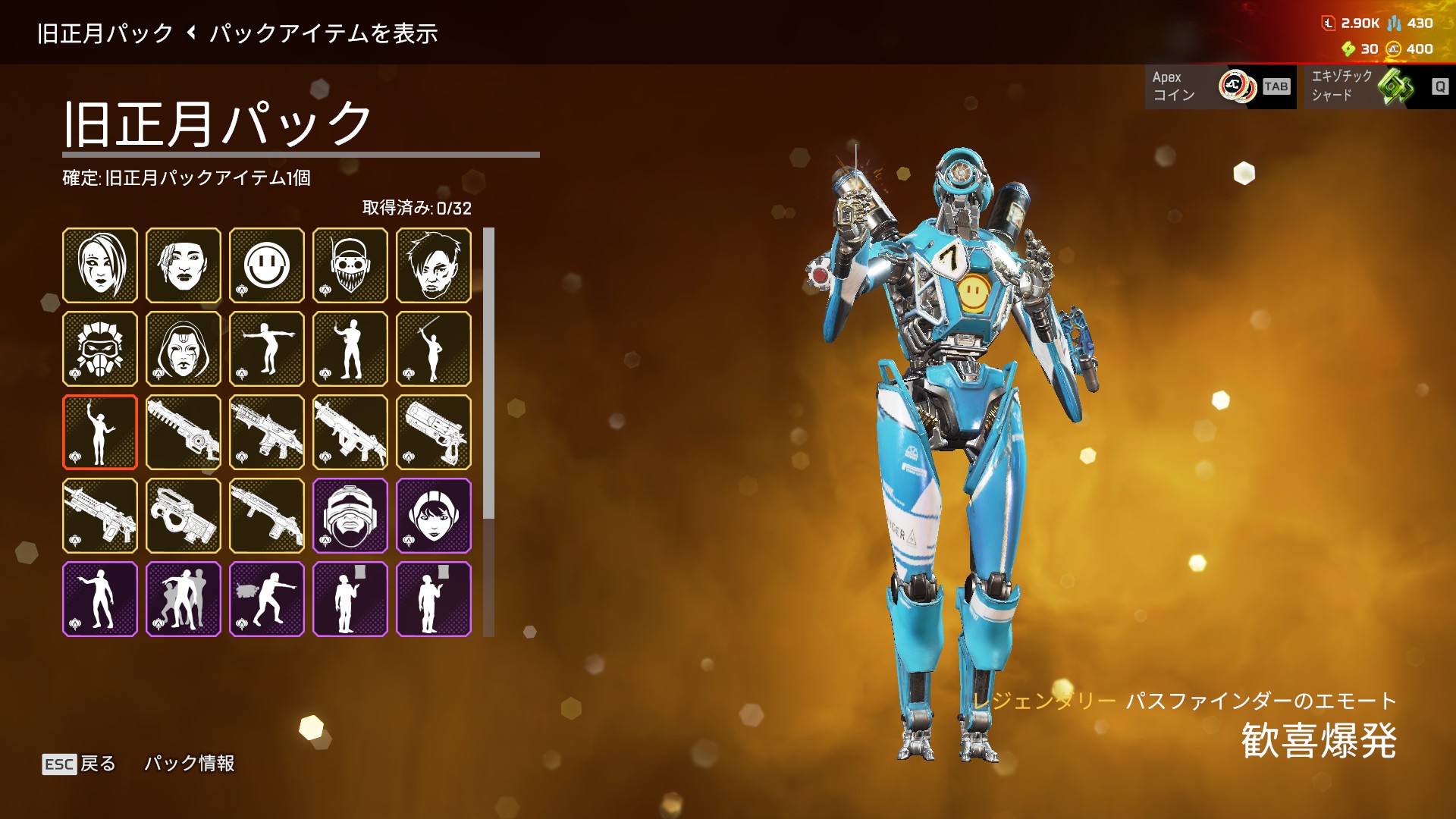Choose the toothy mask with cap skin
Image resolution: width=1456 pixels, height=819 pixels.
tap(350, 265)
